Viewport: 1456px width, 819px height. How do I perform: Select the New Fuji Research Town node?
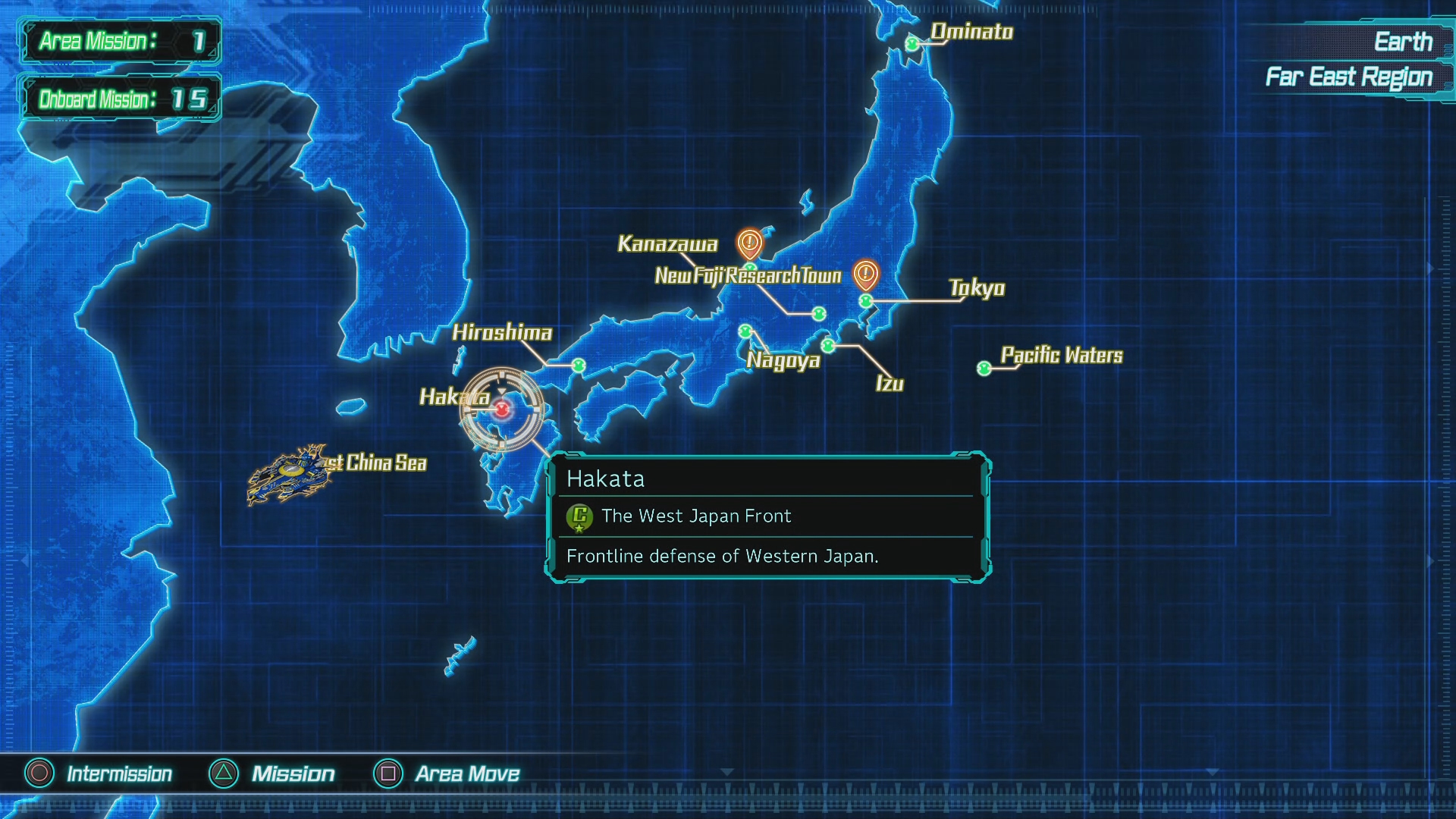pyautogui.click(x=818, y=313)
